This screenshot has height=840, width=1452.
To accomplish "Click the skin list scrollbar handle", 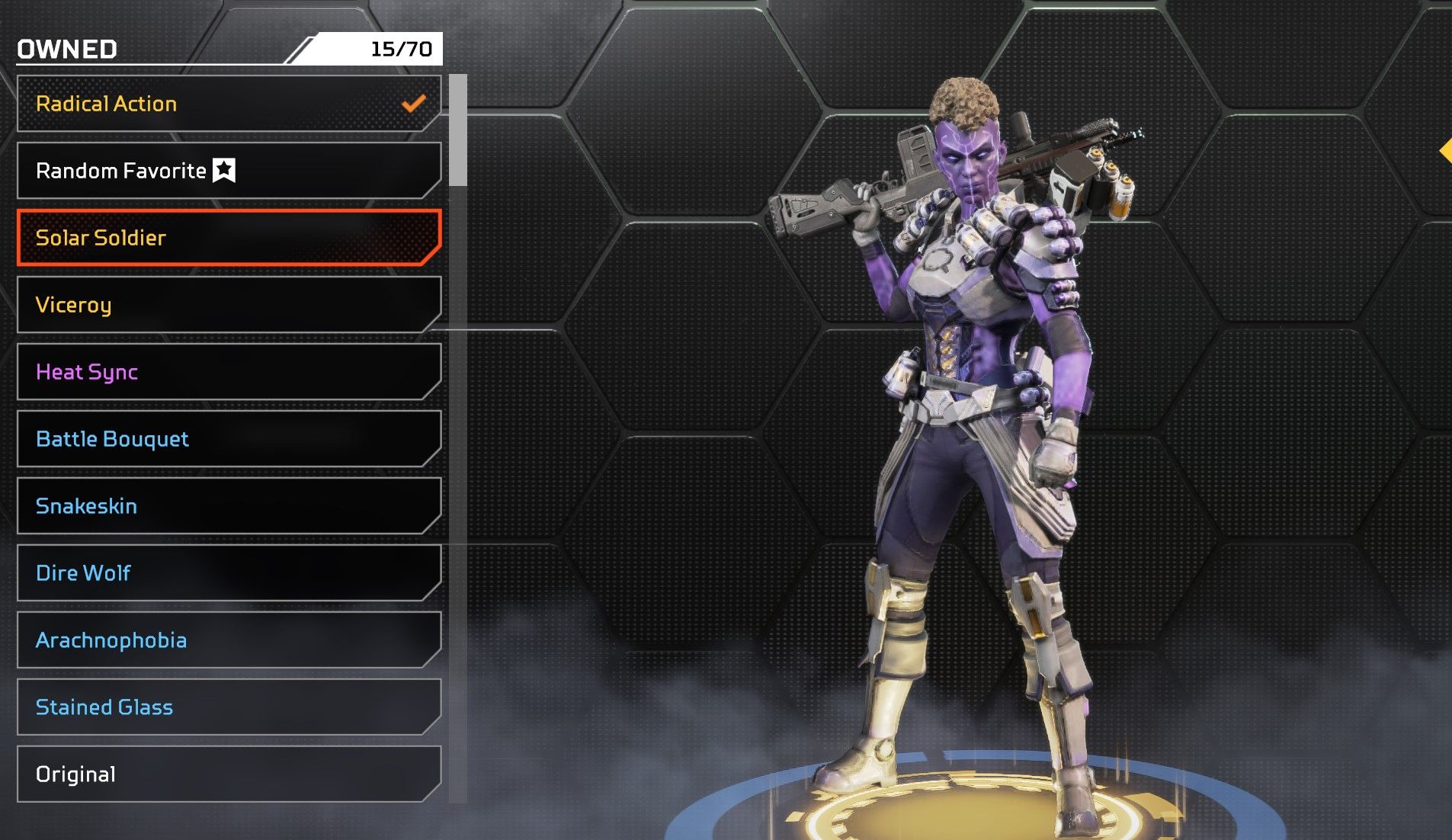I will pos(458,130).
